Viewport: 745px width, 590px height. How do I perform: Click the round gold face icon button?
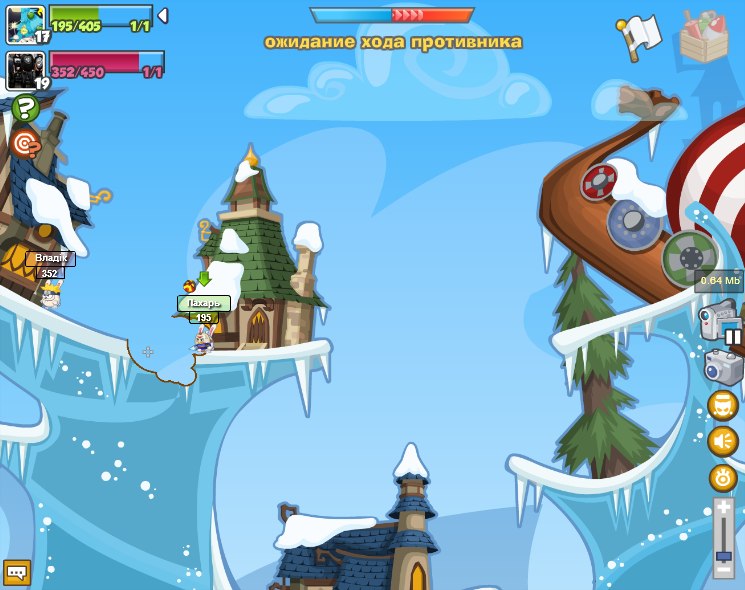(722, 405)
